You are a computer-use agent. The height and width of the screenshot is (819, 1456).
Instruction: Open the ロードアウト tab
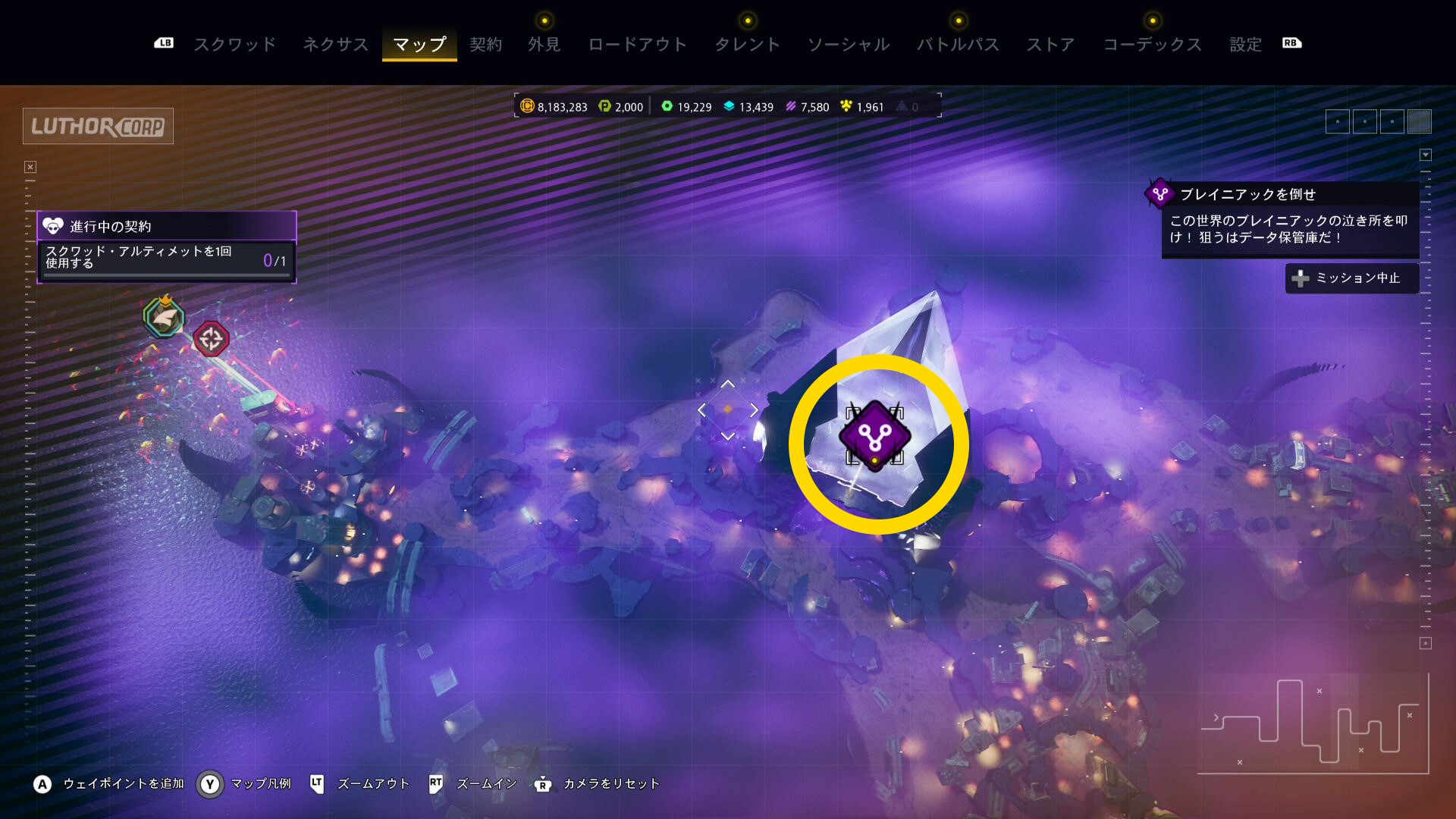[637, 45]
